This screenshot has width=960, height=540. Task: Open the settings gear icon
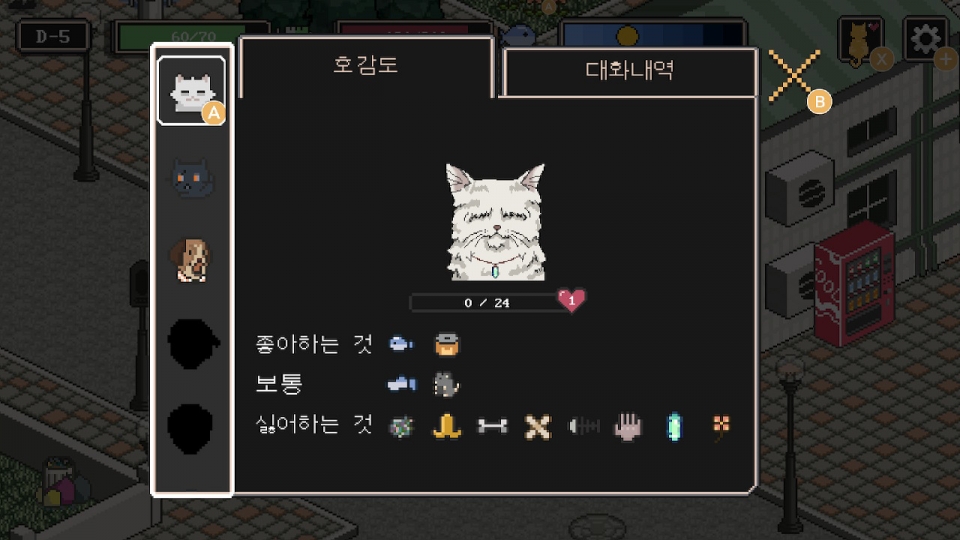[925, 40]
